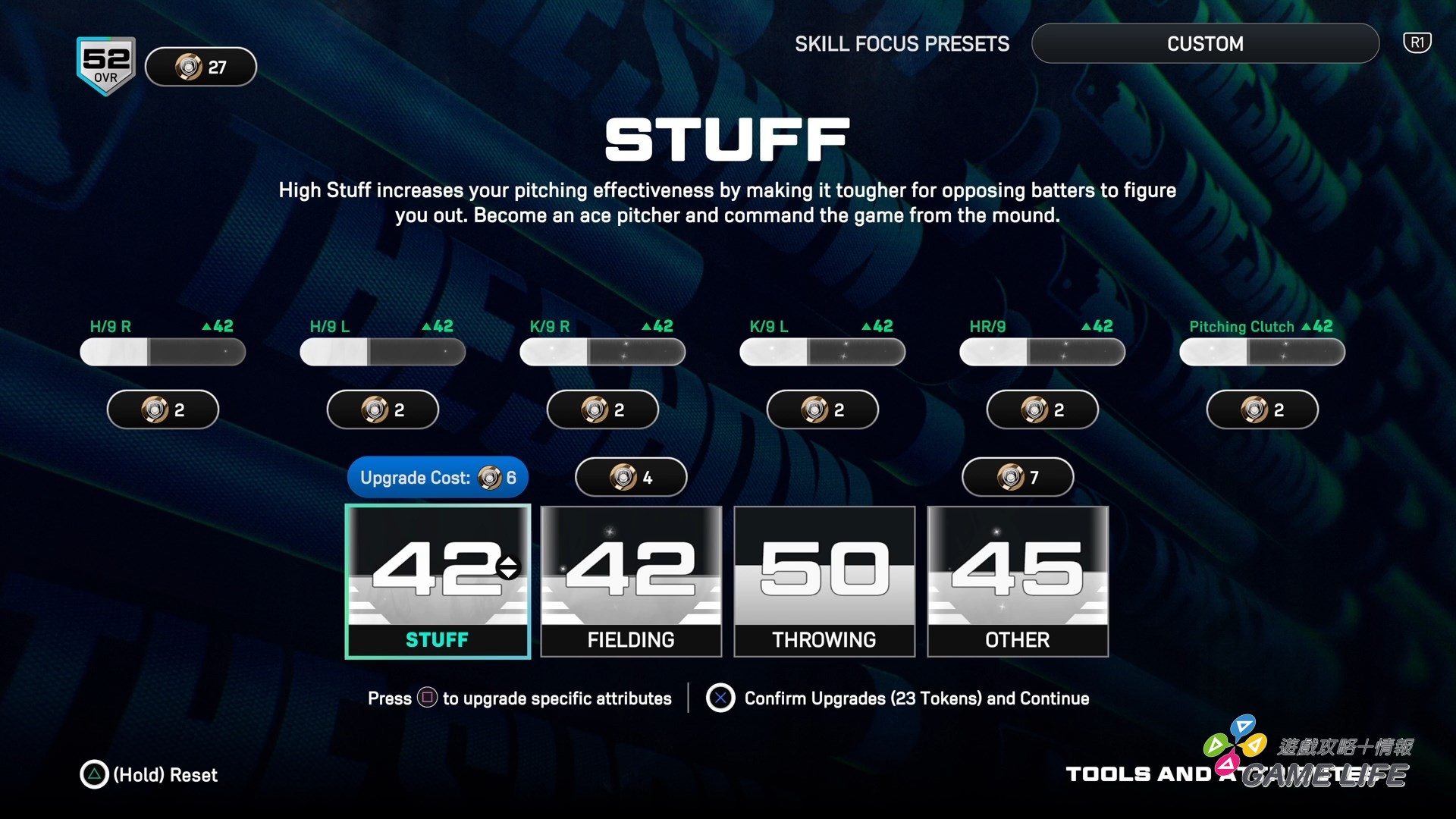Image resolution: width=1456 pixels, height=819 pixels.
Task: Click the Upgrade Cost 6 button
Action: pos(438,477)
